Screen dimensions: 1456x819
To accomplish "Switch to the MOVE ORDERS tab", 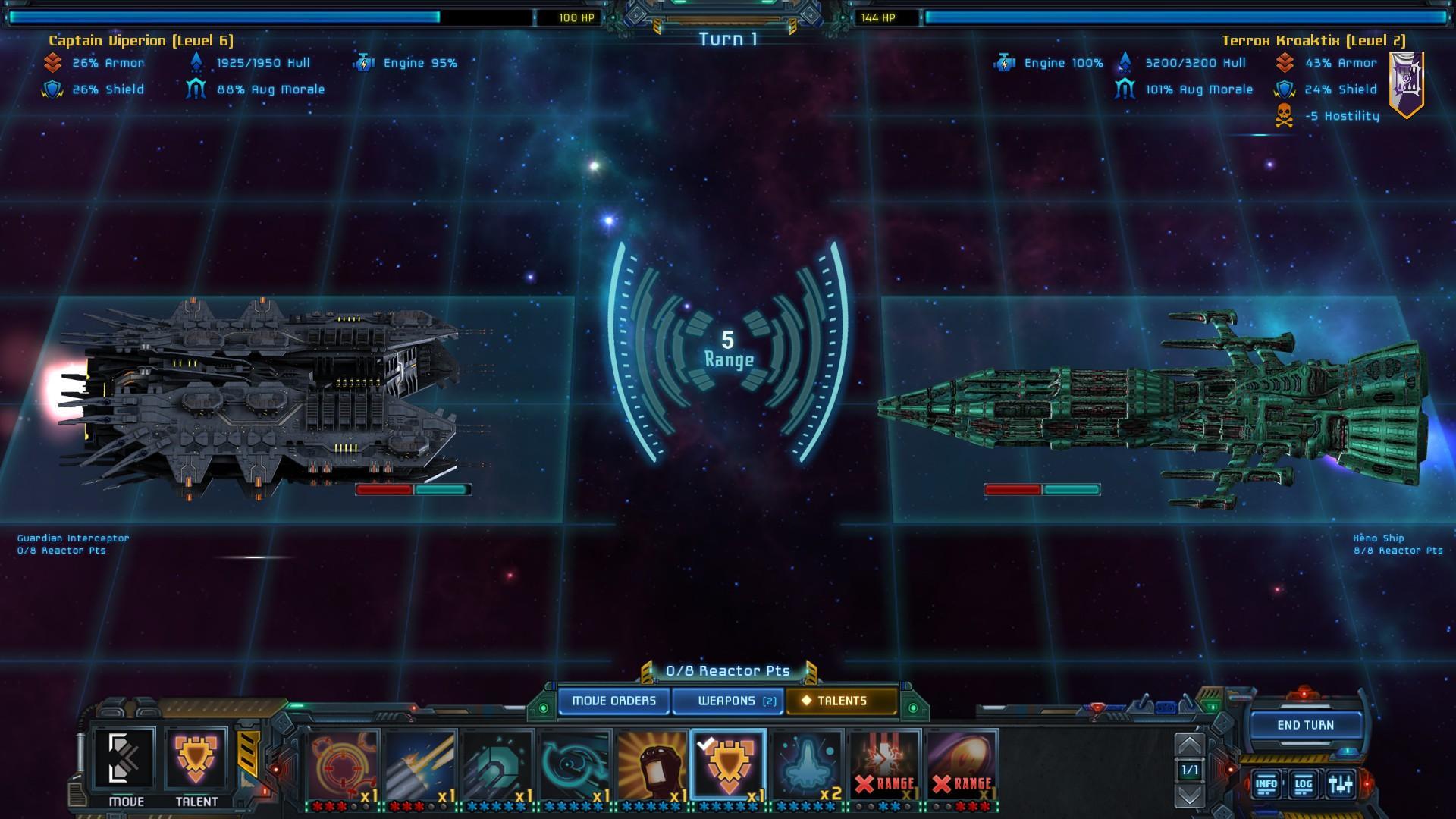I will click(614, 701).
